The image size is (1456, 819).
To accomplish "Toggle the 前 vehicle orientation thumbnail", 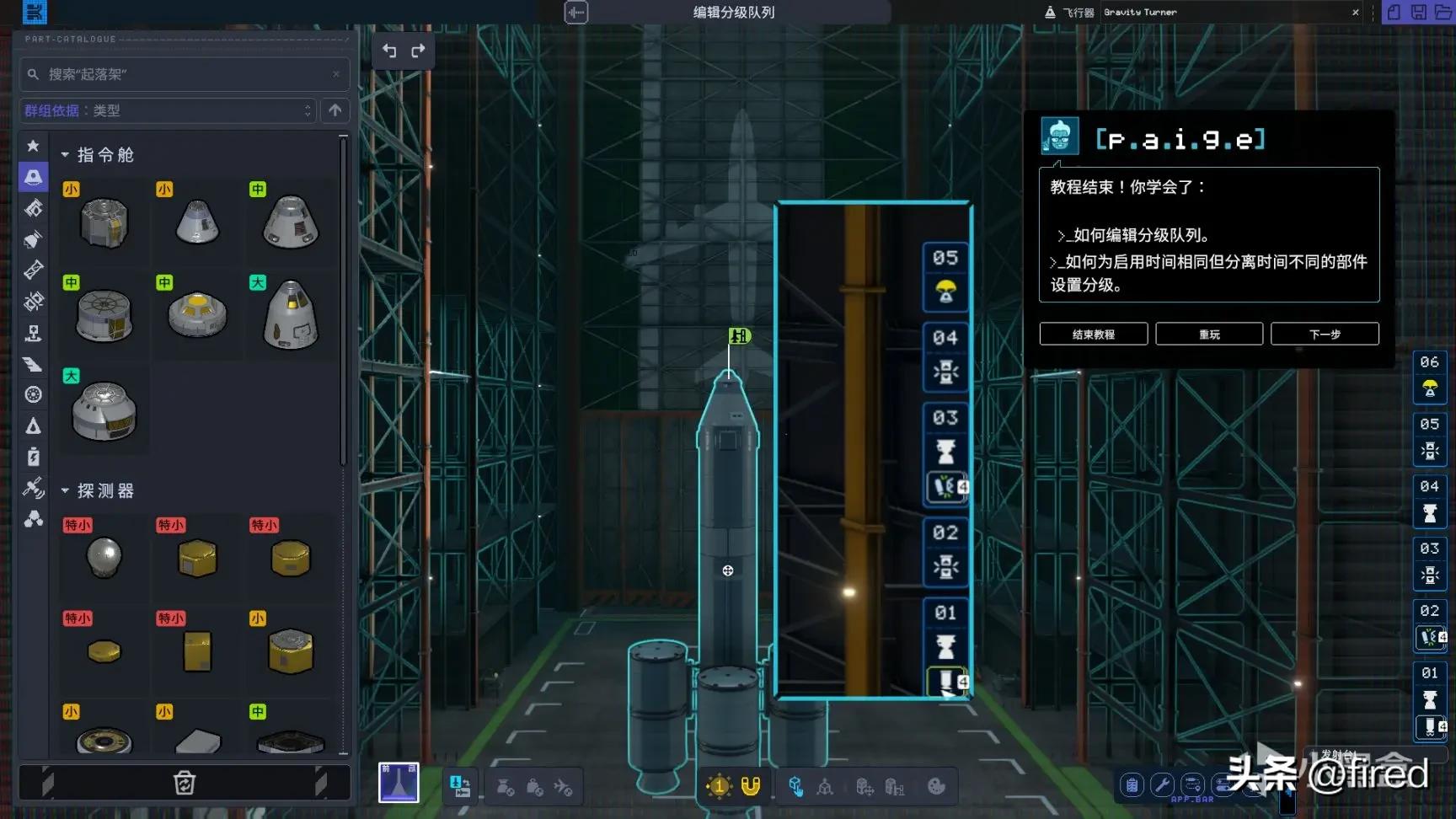I will coord(398,784).
